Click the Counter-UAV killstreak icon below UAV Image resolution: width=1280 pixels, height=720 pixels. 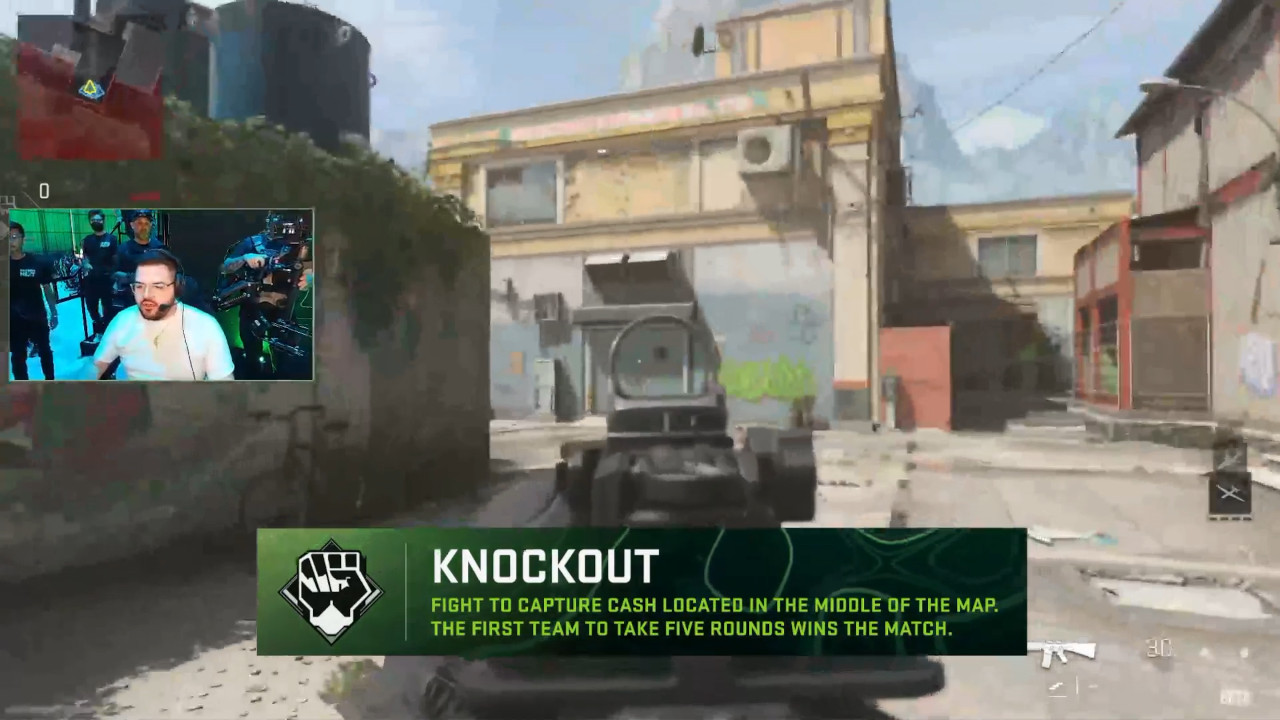pyautogui.click(x=1228, y=493)
